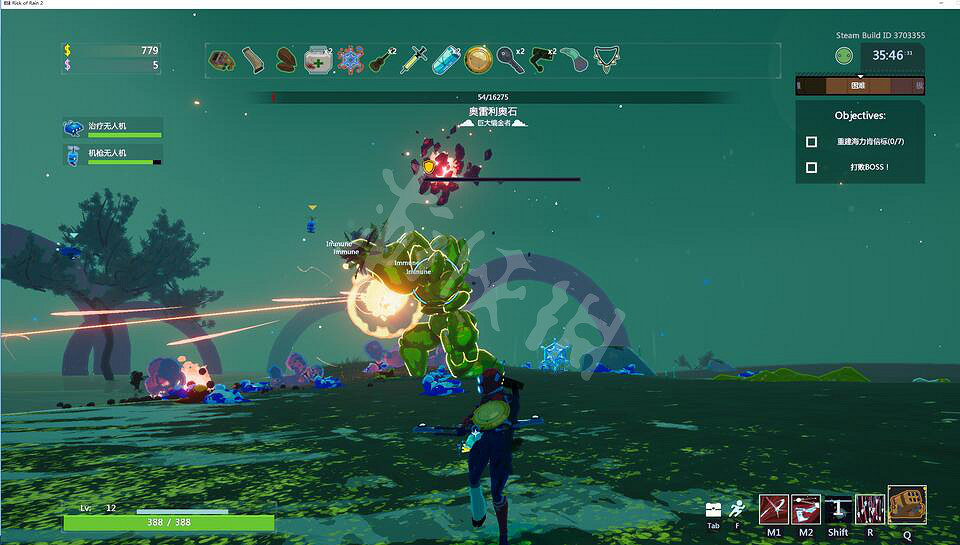Choose the blue Energy Drink can item
This screenshot has height=545, width=960.
[x=445, y=61]
